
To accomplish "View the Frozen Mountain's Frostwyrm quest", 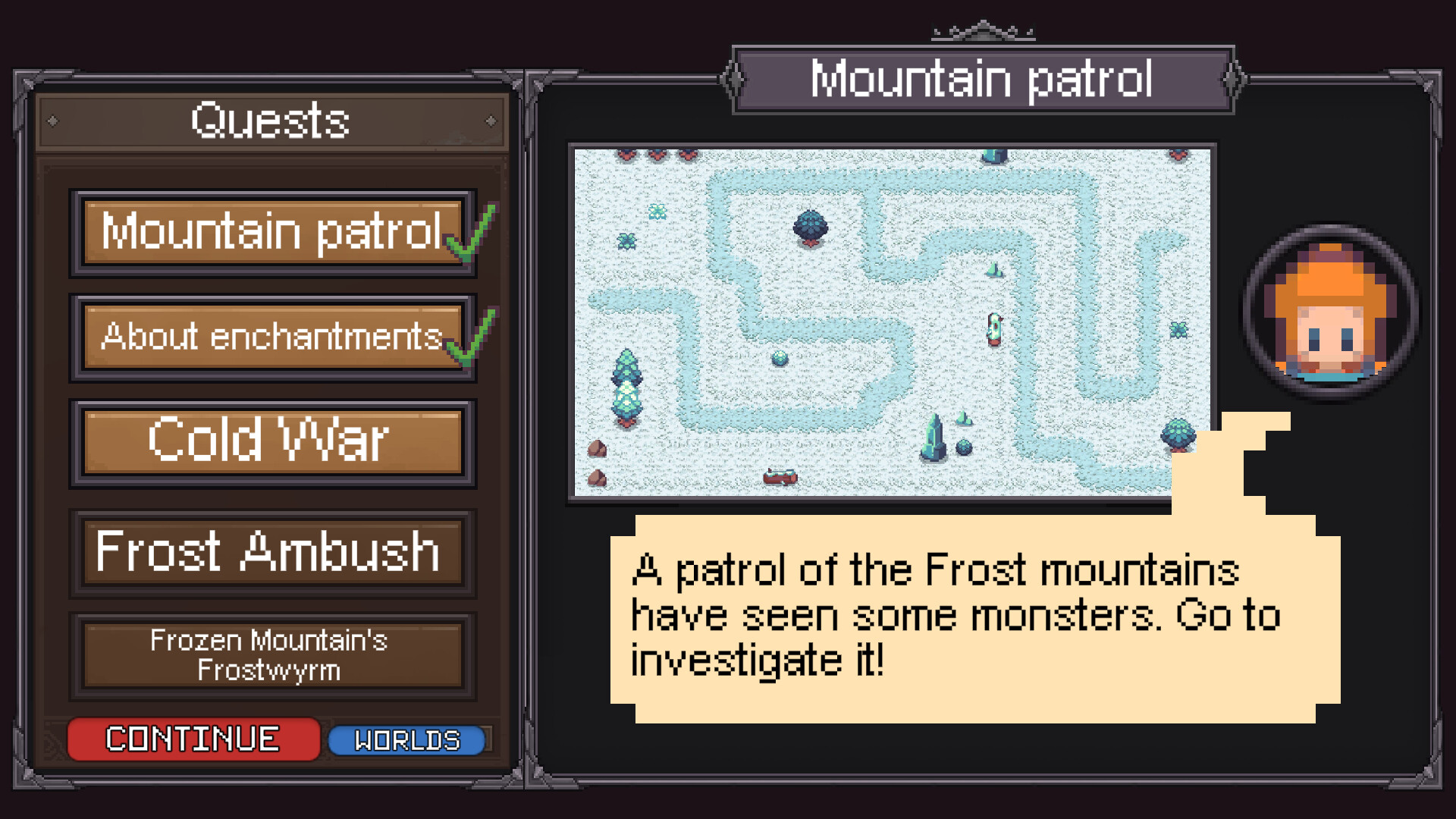I will [271, 655].
